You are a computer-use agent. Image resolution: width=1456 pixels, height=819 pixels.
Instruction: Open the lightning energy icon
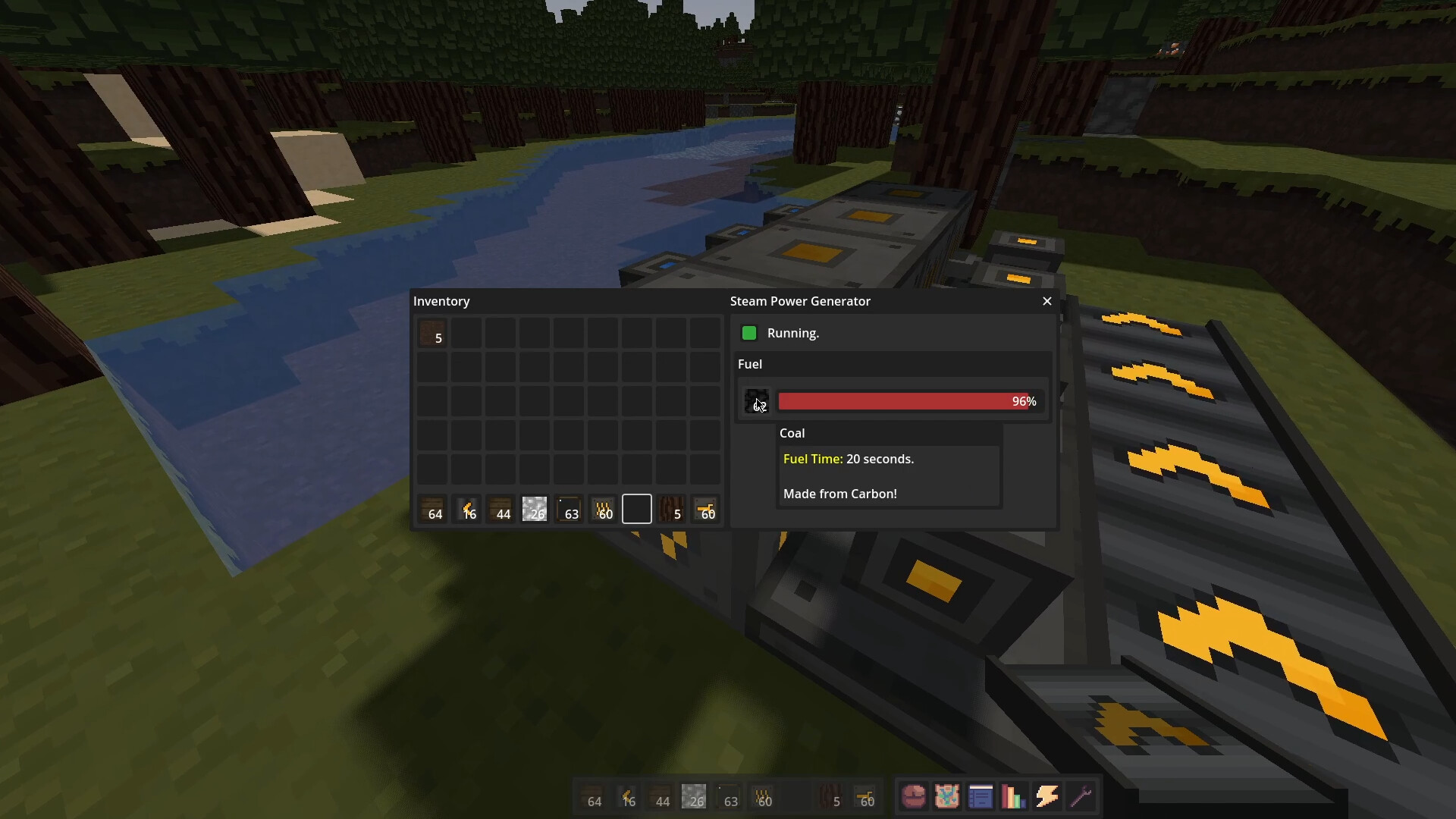pos(1047,796)
